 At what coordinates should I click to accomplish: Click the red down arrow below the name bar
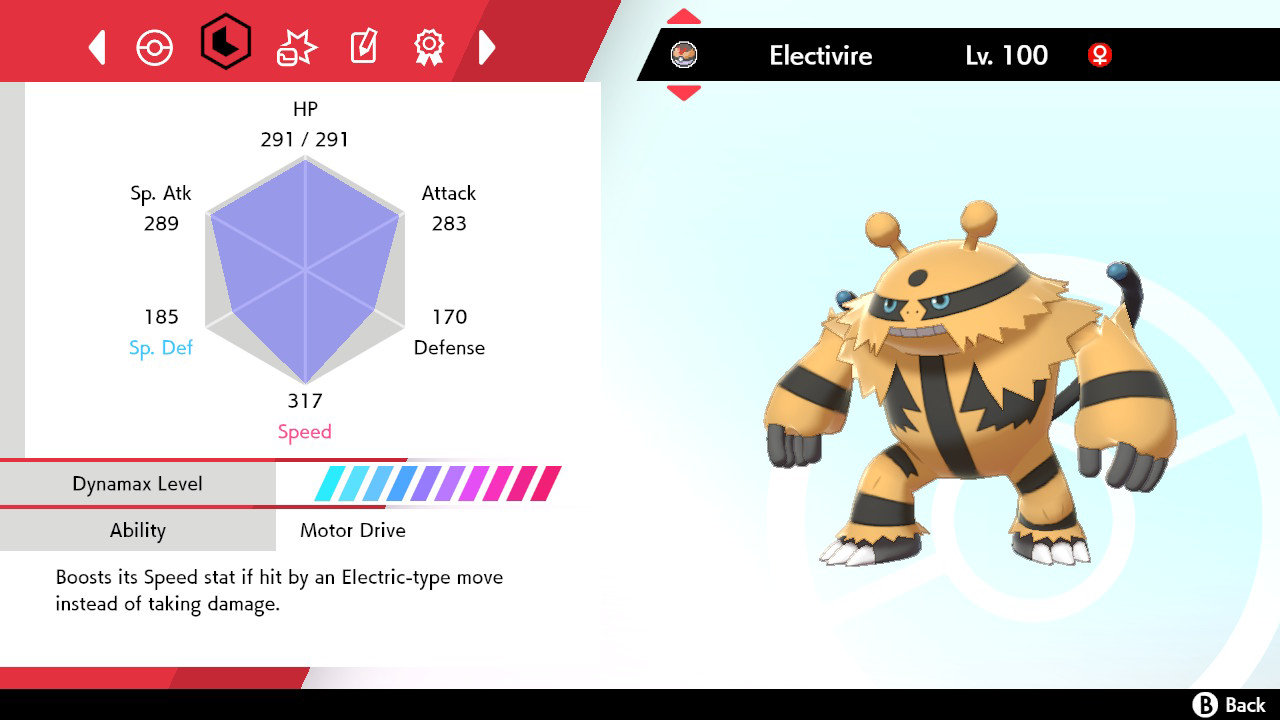[684, 91]
